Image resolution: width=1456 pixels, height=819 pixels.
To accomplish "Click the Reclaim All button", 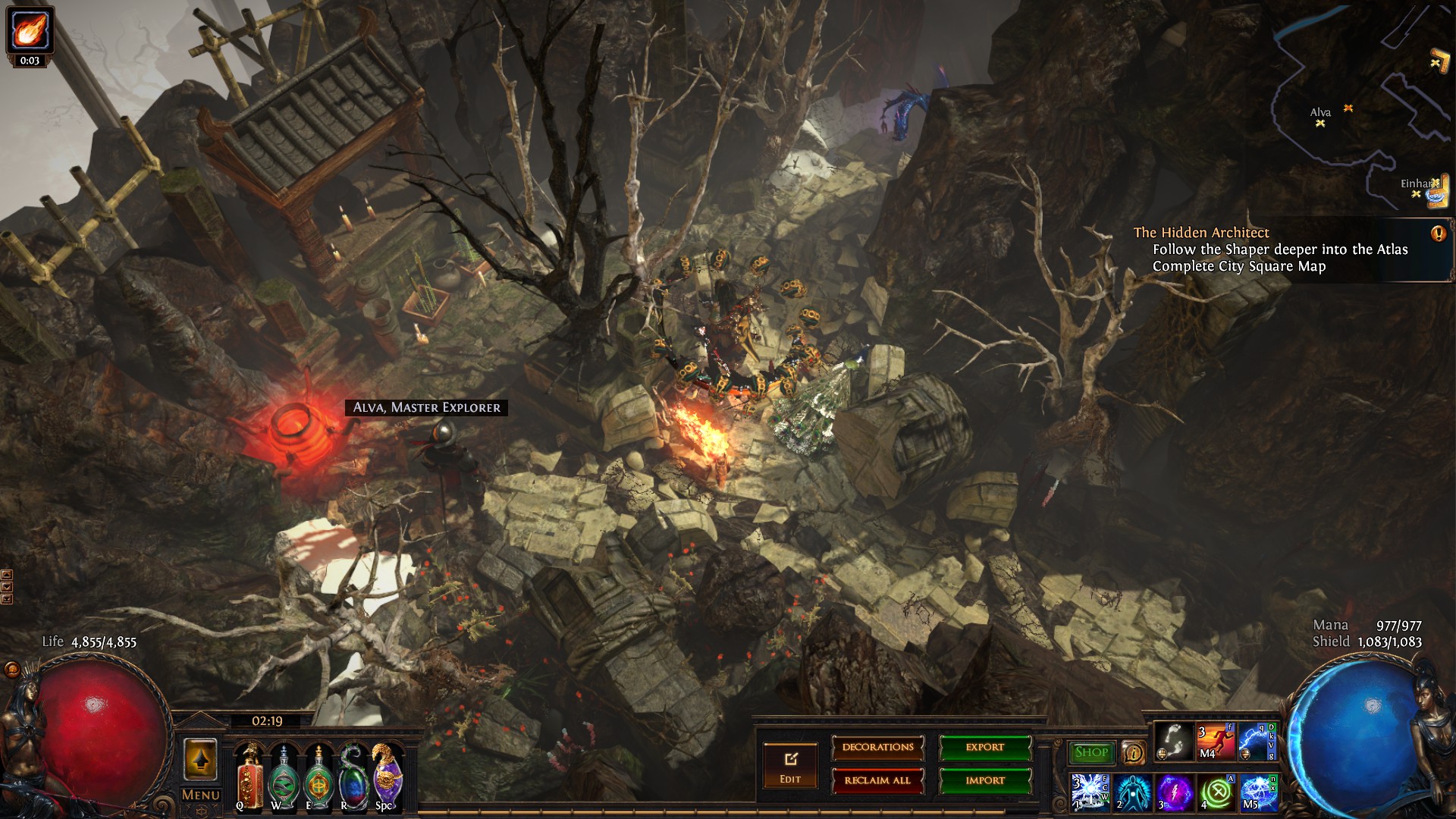I will click(877, 780).
